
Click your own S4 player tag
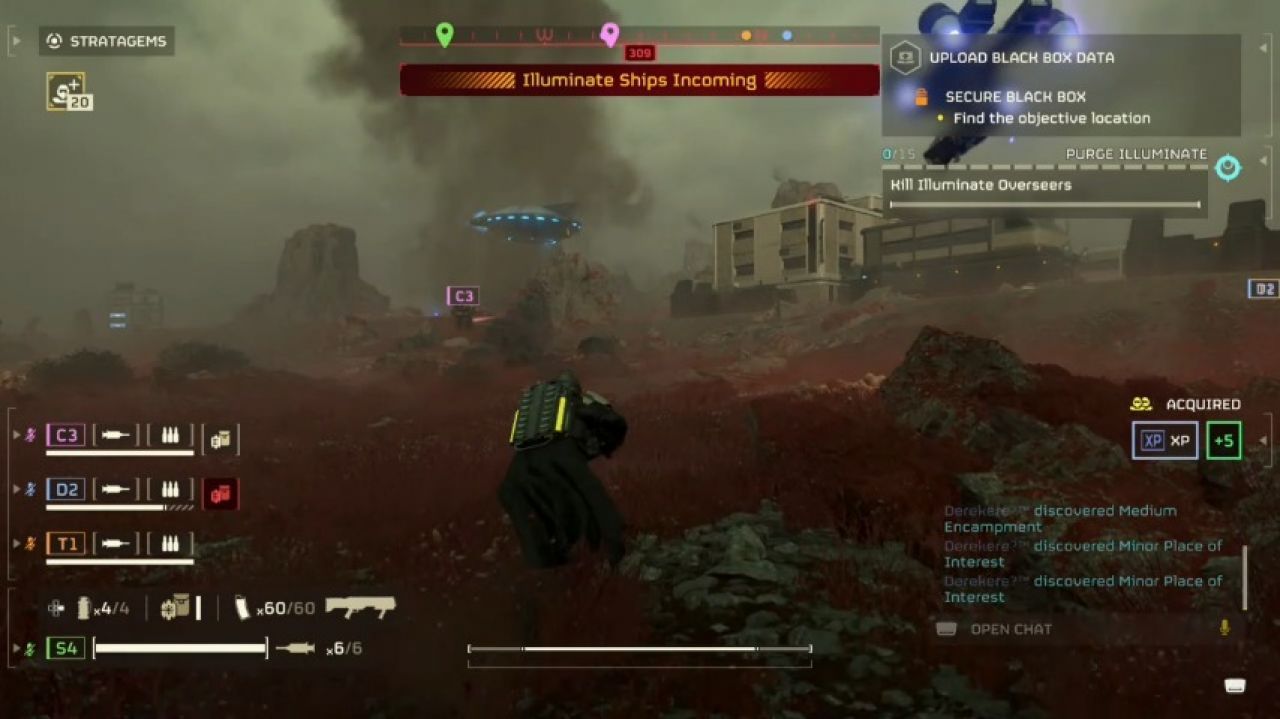[66, 648]
